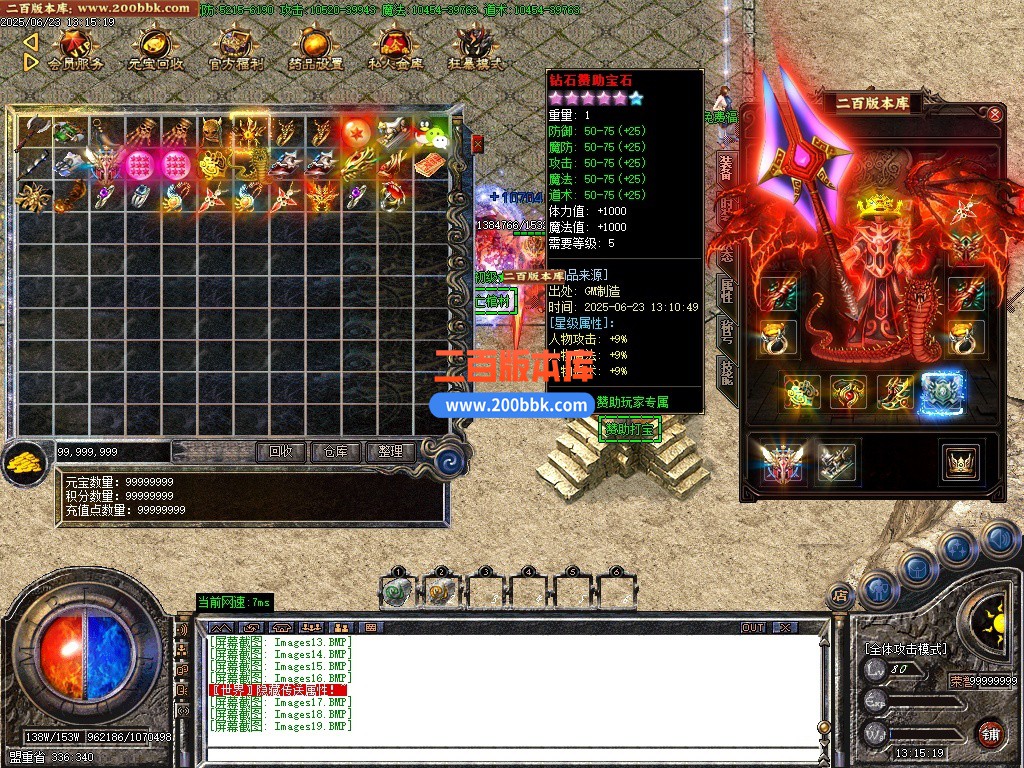Open the 铺 shop button
Screen dimensions: 1024x768
pyautogui.click(x=990, y=732)
